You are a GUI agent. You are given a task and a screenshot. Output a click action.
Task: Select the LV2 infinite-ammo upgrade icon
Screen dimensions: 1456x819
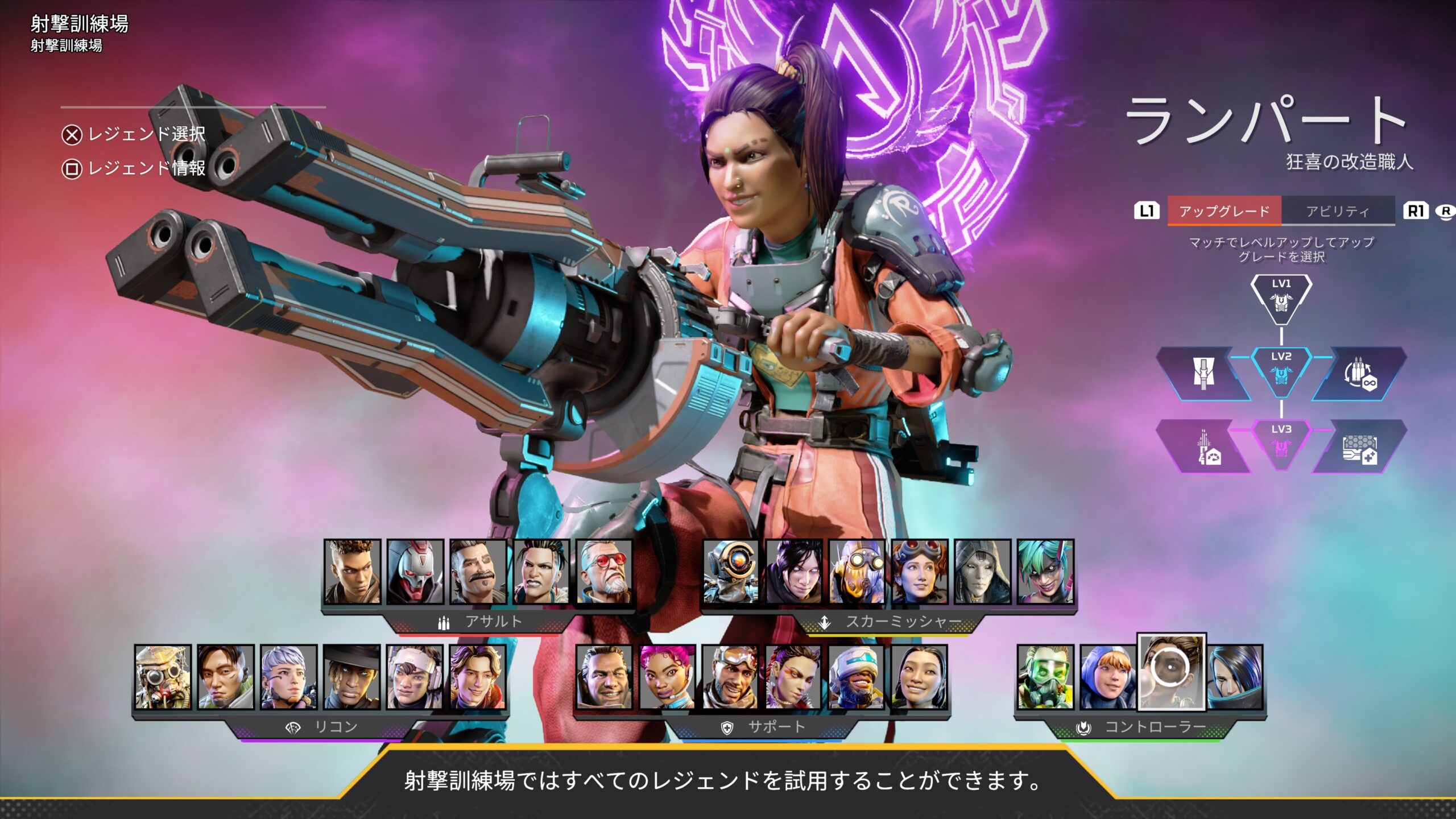(x=1359, y=374)
